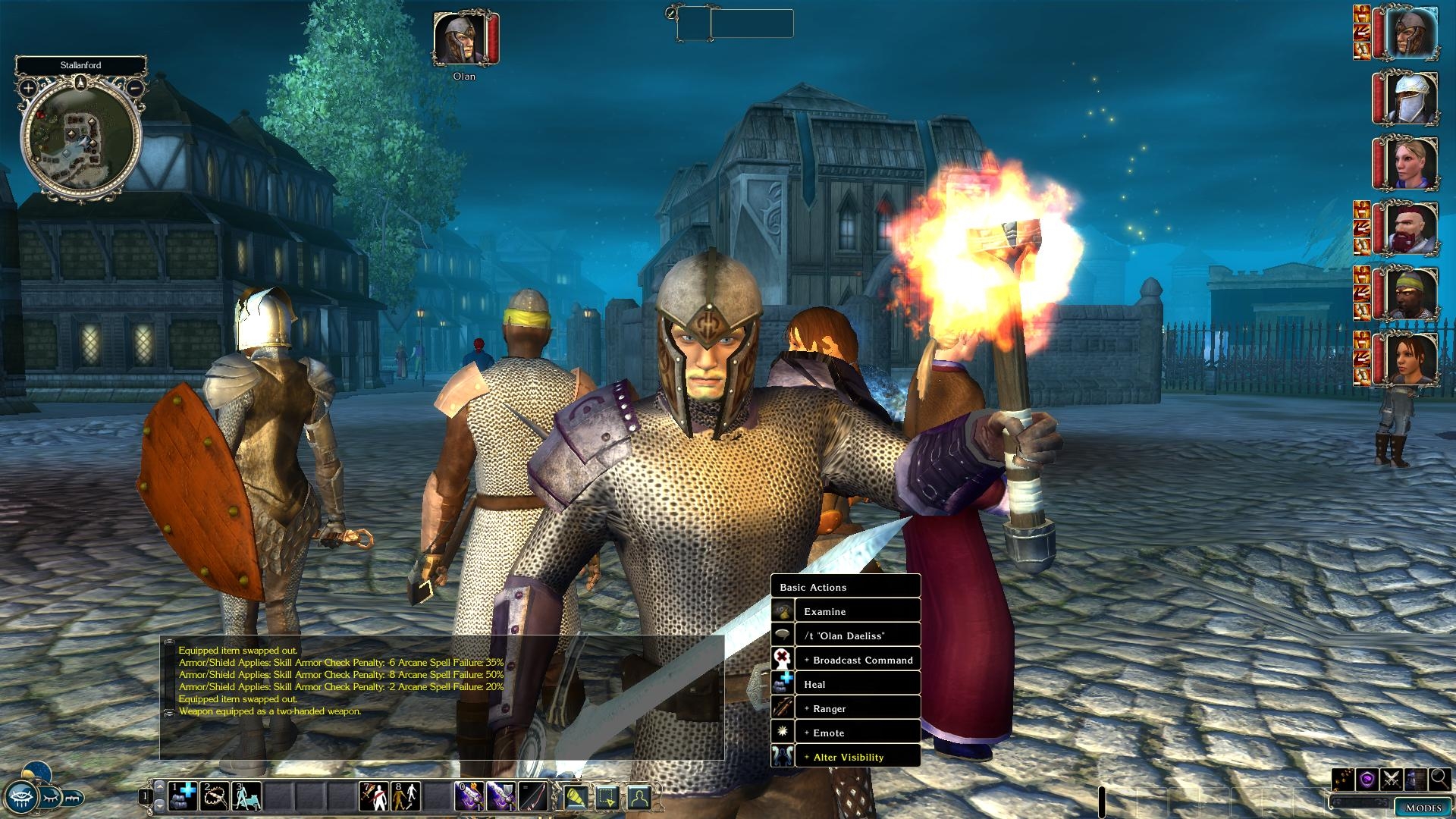Select the dwarf with red beard party portrait
This screenshot has height=819, width=1456.
(1411, 228)
